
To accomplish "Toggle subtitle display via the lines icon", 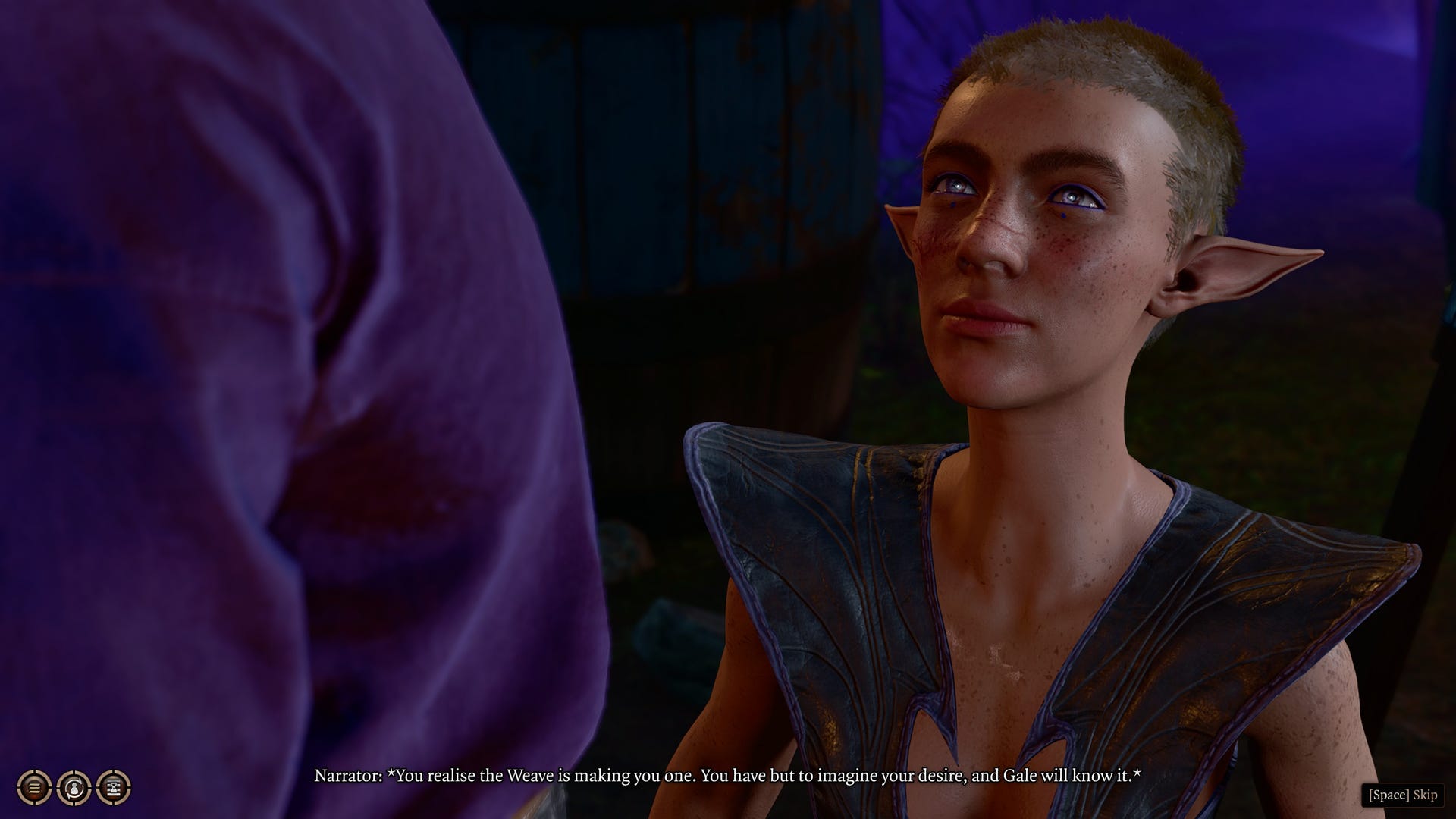I will click(x=34, y=789).
